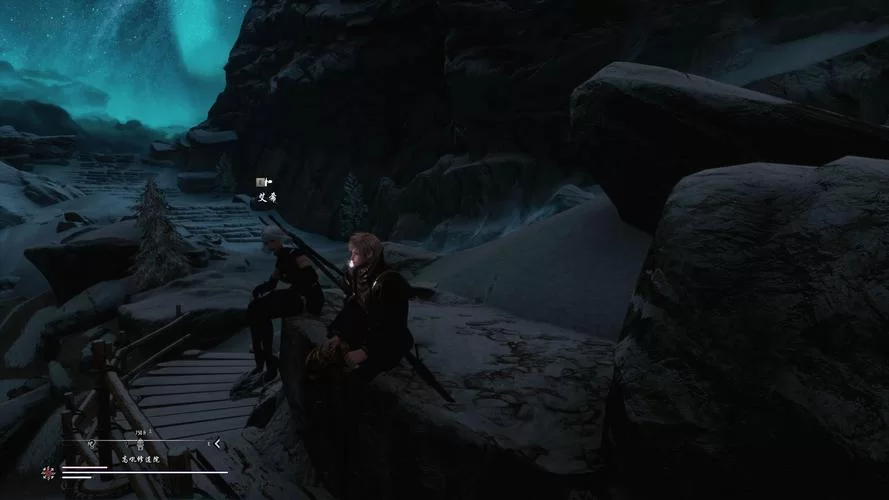Image resolution: width=889 pixels, height=500 pixels.
Task: Click the arrow marker at the compass end
Action: click(217, 443)
